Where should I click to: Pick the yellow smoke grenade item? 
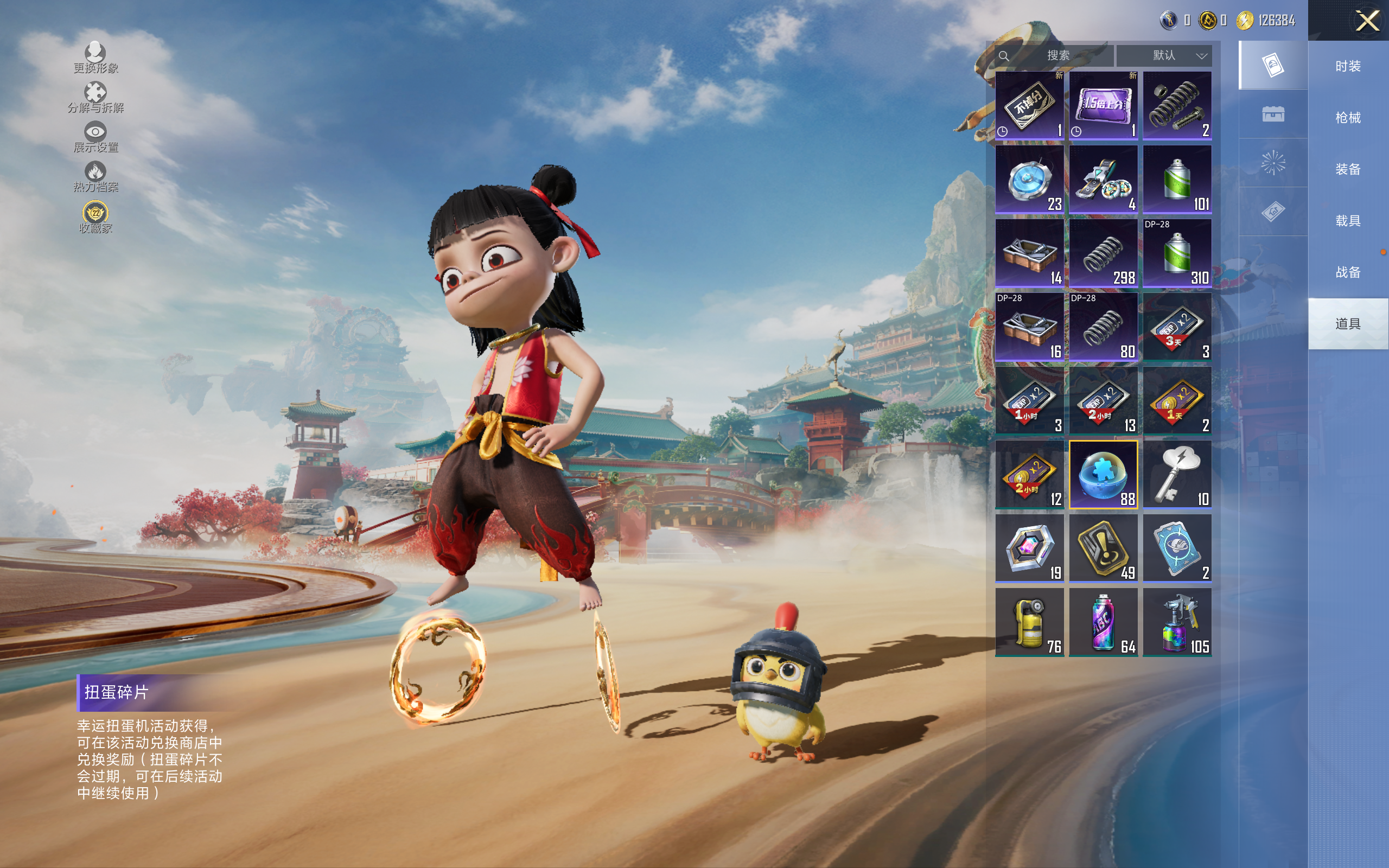pyautogui.click(x=1029, y=622)
